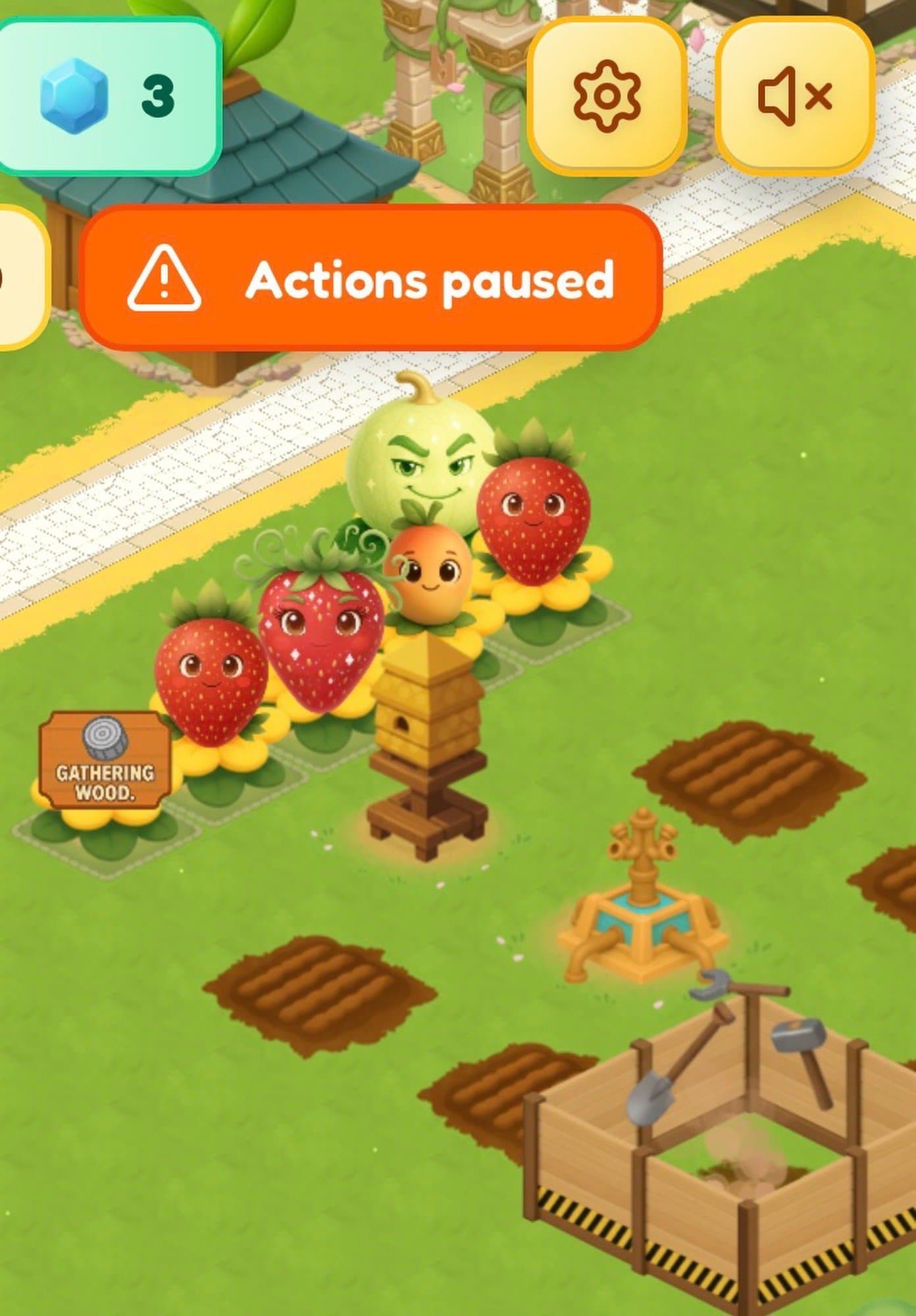Toggle the muted sound speaker button
Viewport: 916px width, 1316px height.
click(794, 96)
